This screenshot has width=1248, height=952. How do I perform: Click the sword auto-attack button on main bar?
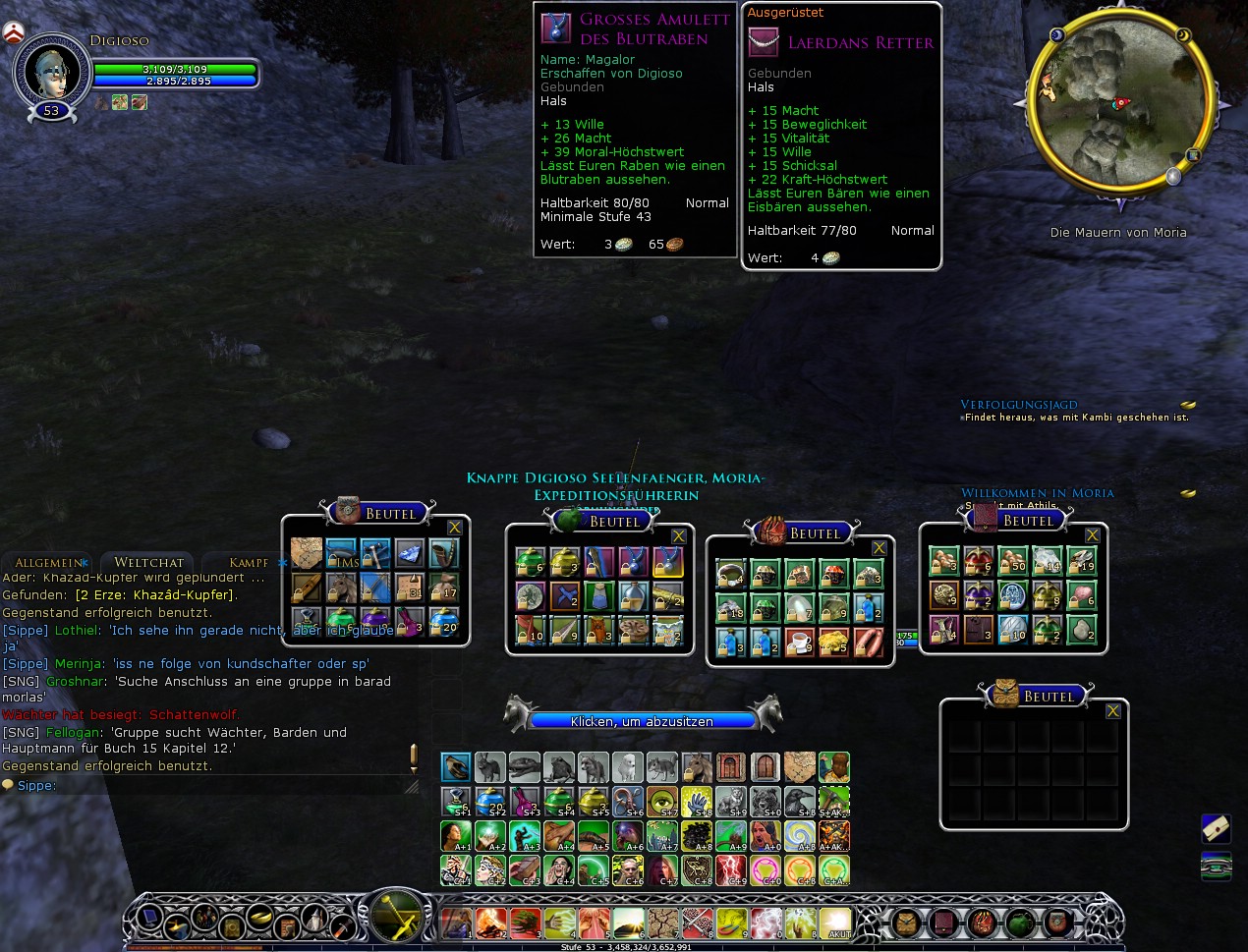[397, 917]
